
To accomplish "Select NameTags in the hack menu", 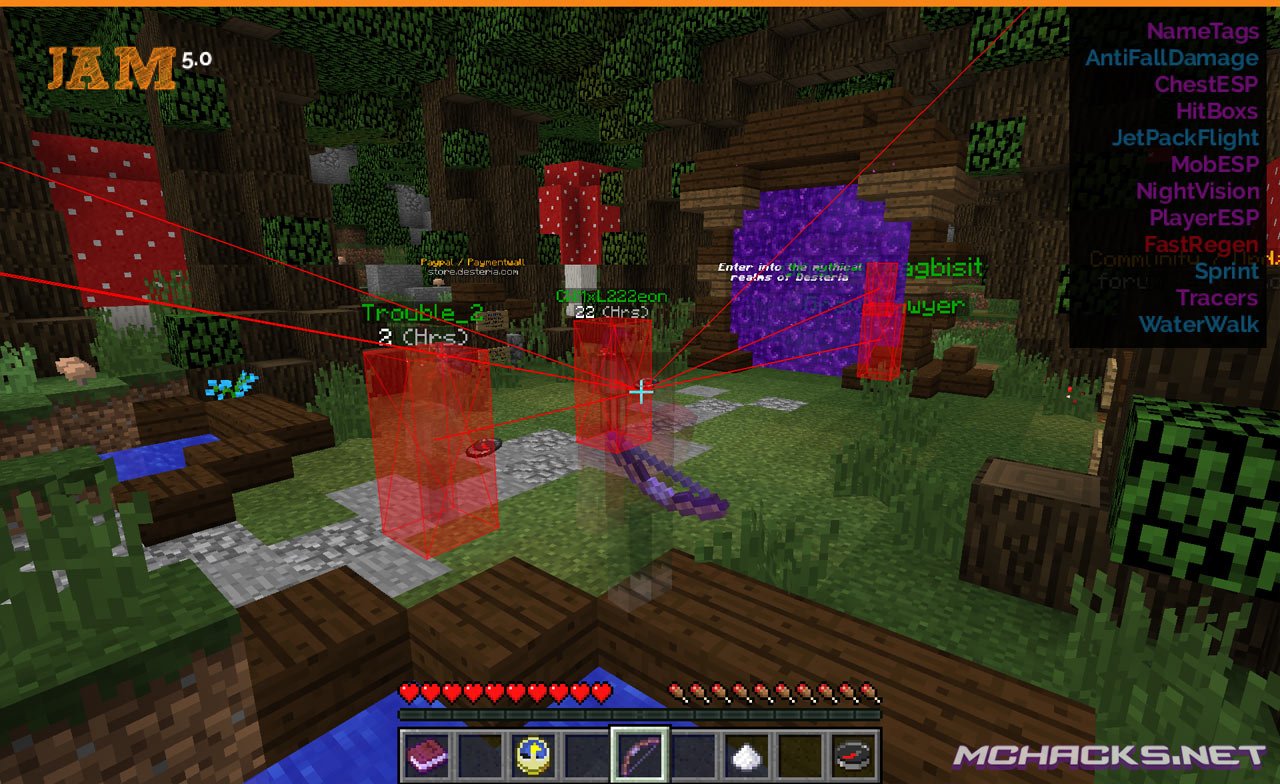I will click(1202, 31).
